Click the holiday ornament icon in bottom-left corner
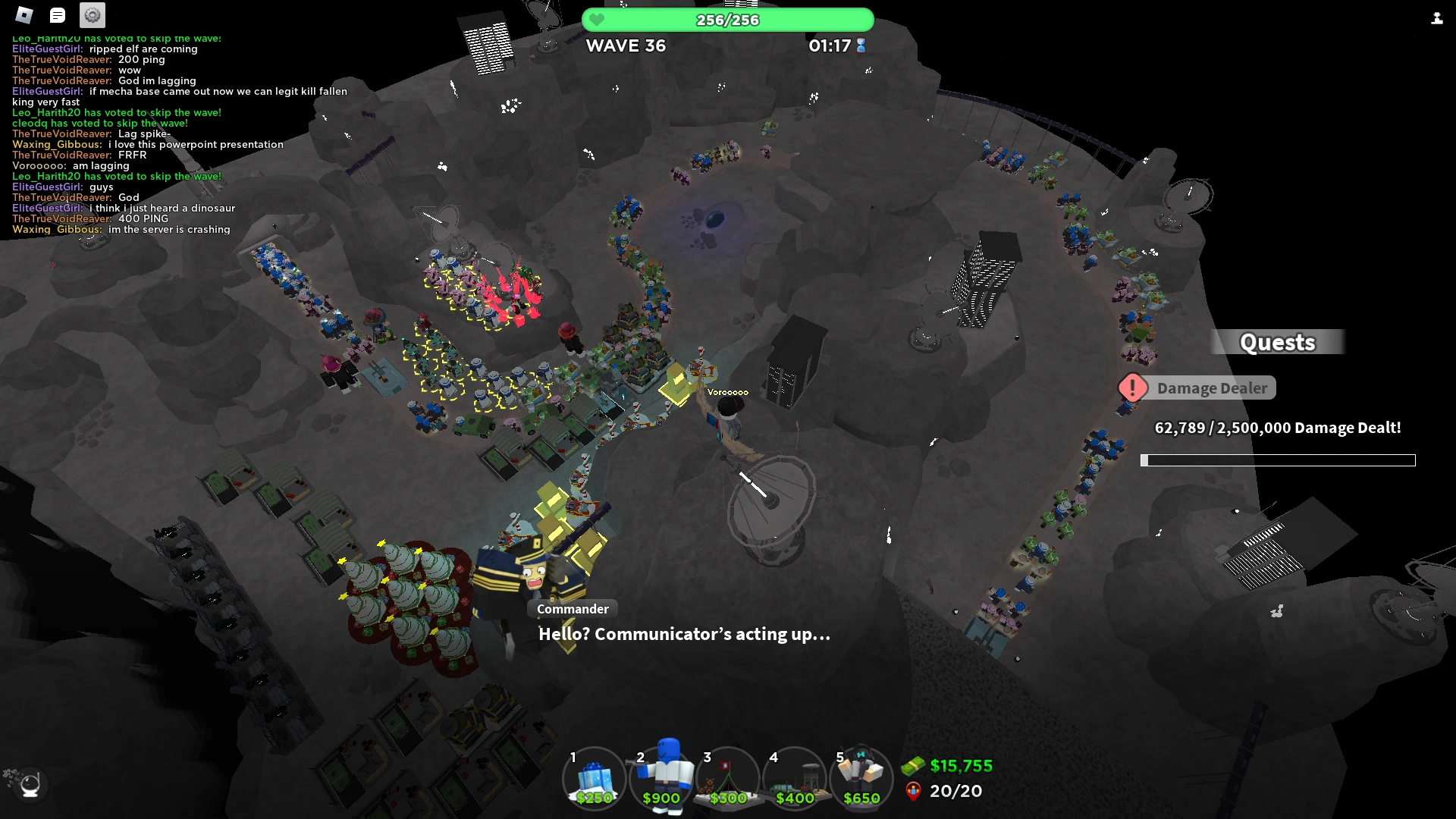1456x819 pixels. click(29, 783)
